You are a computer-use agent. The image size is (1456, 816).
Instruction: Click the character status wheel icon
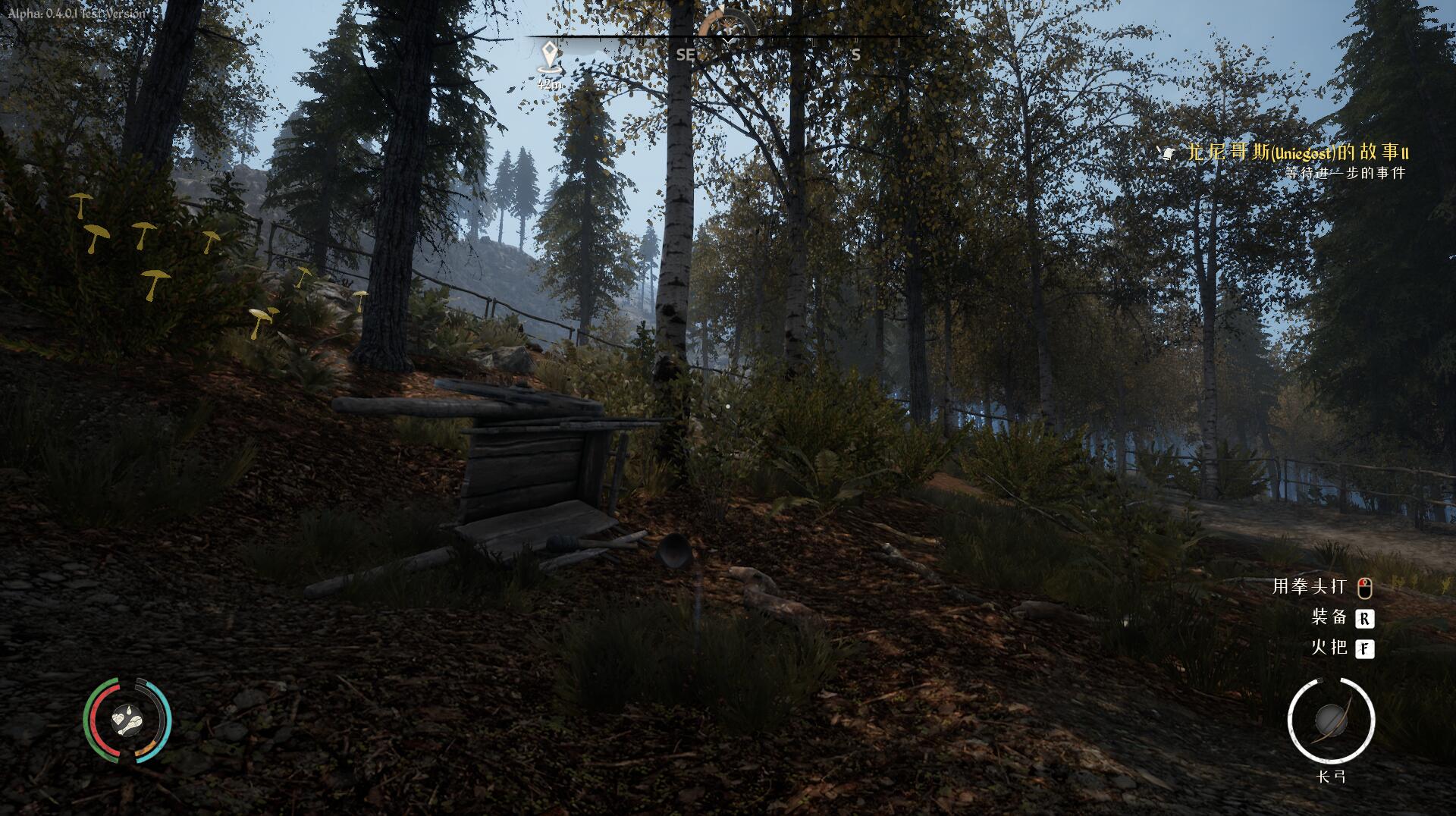(x=127, y=720)
